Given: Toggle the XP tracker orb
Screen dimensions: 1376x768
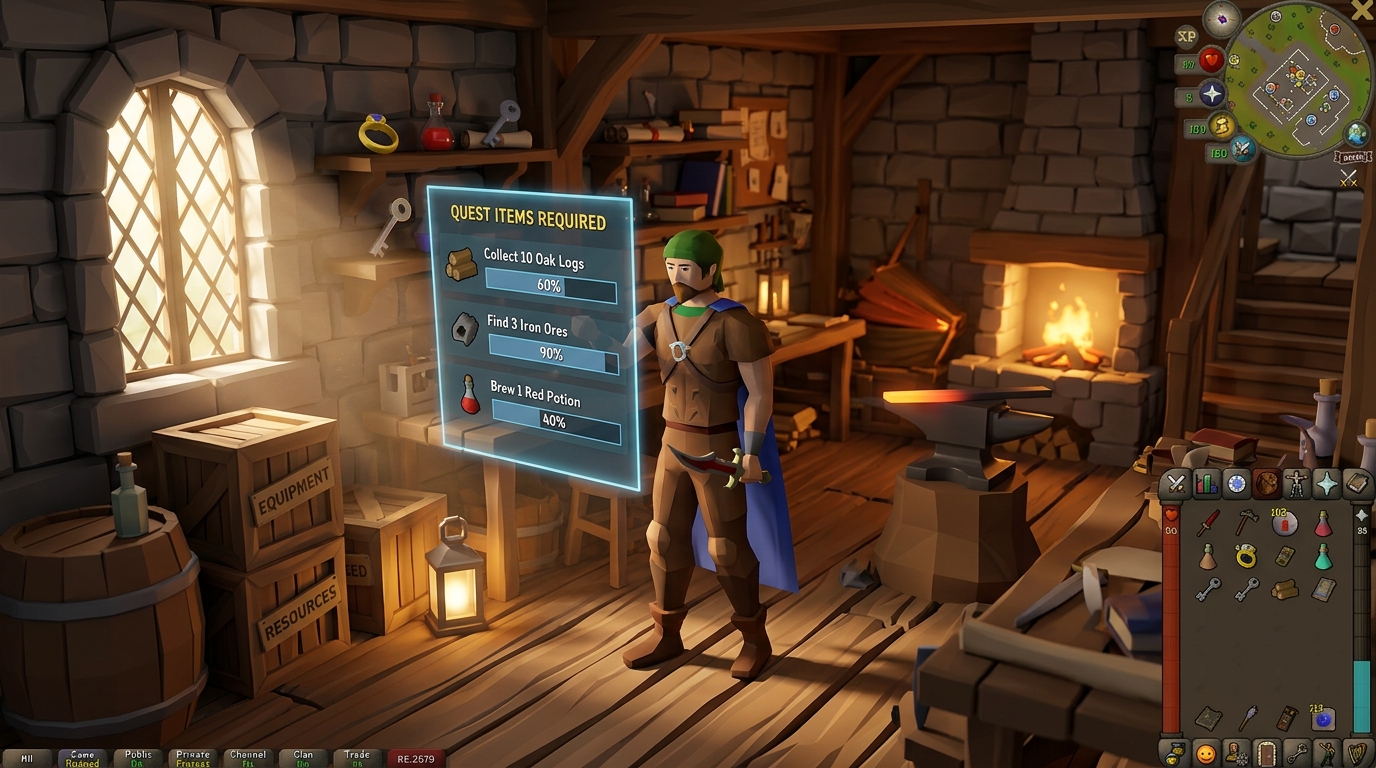Looking at the screenshot, I should tap(1186, 38).
